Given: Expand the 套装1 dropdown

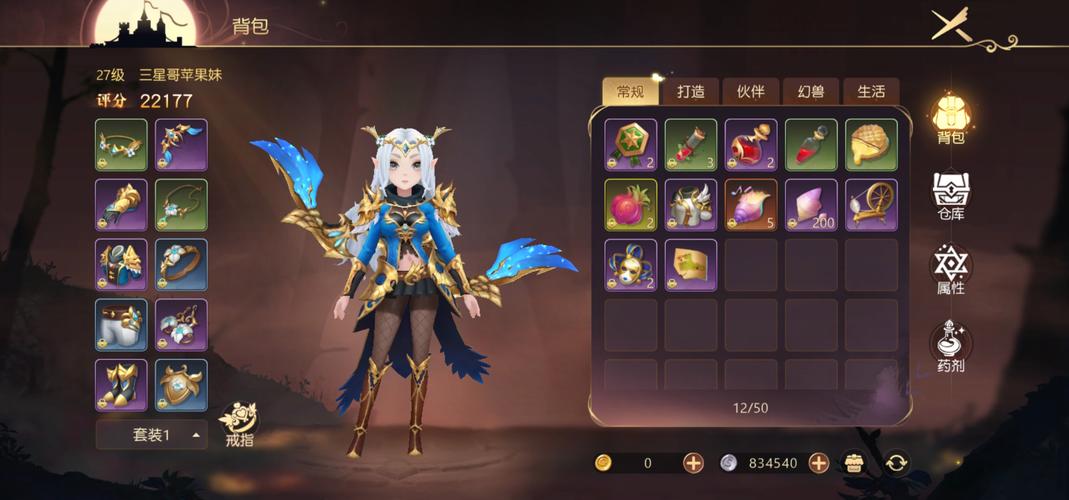Looking at the screenshot, I should (x=151, y=434).
